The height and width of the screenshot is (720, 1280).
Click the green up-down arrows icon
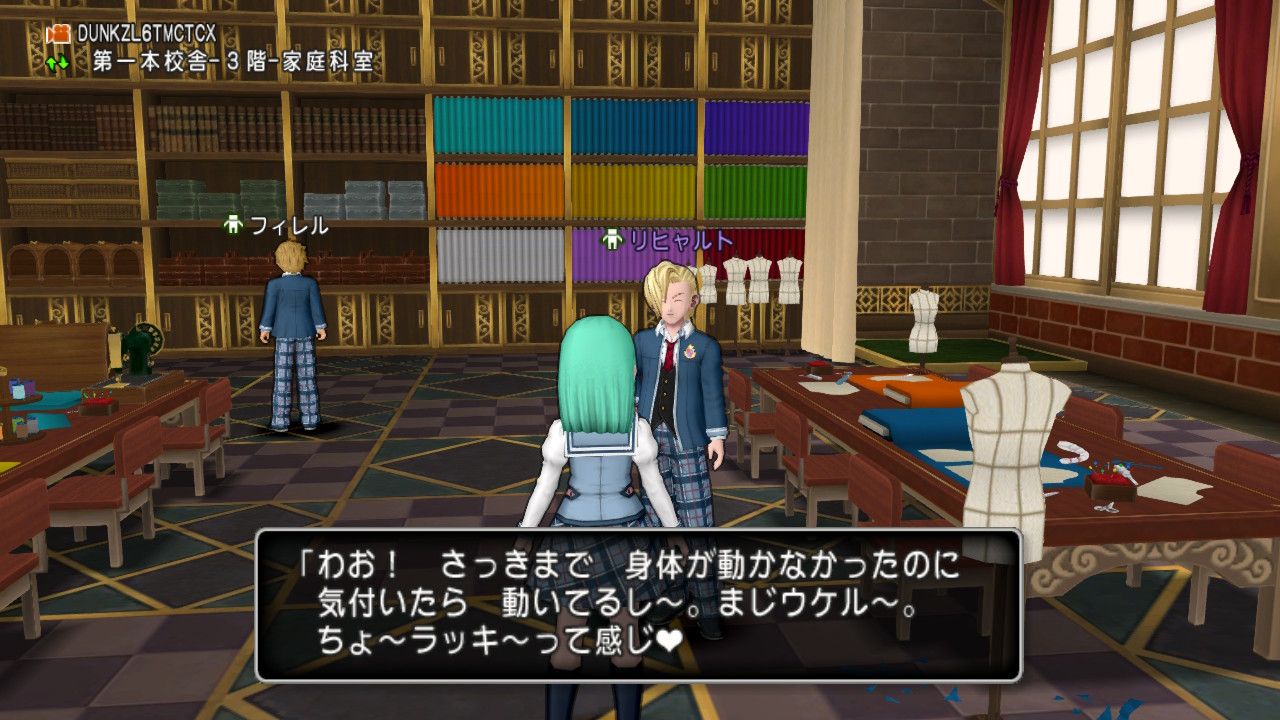pyautogui.click(x=57, y=62)
